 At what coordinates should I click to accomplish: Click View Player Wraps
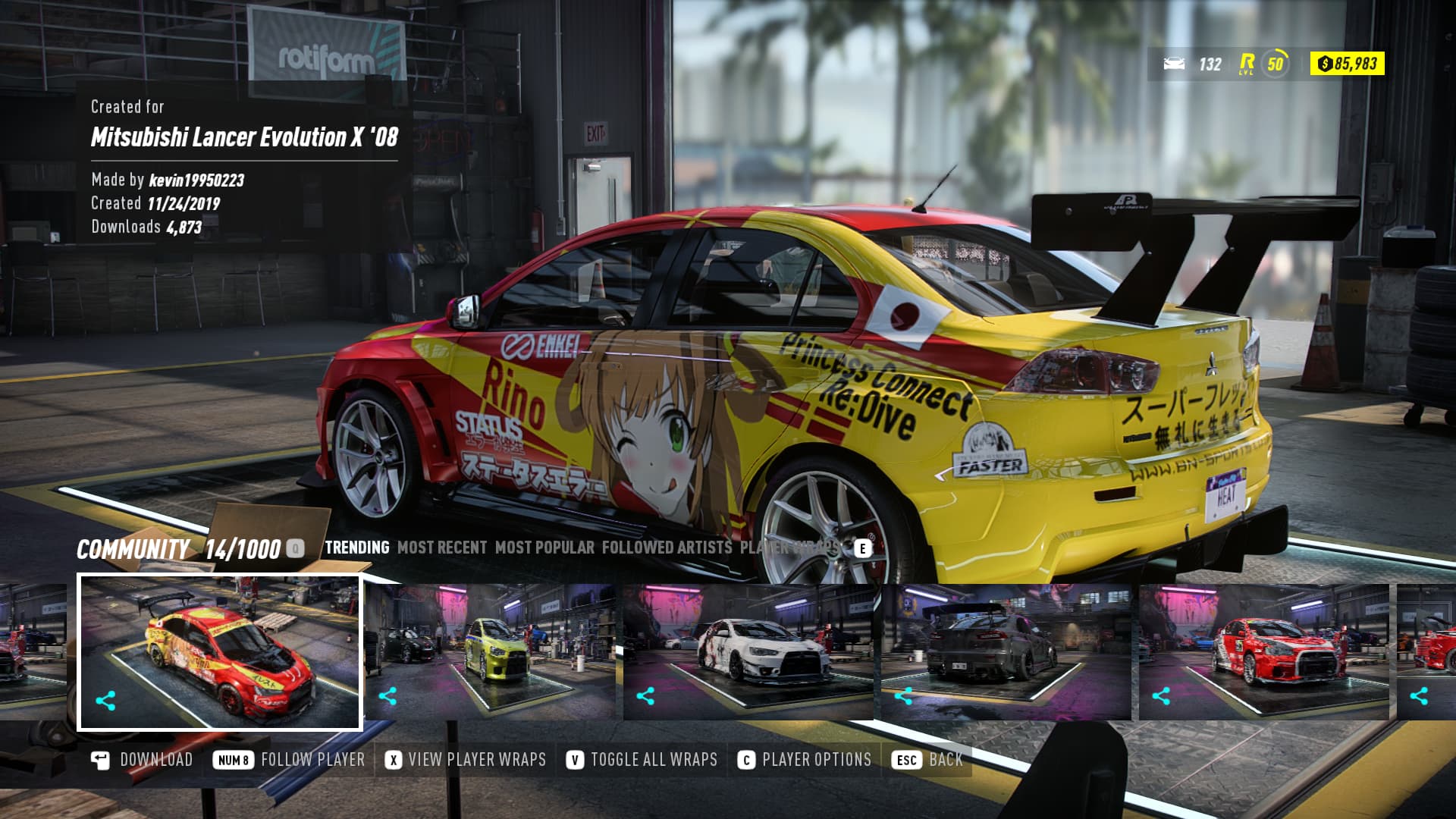[x=466, y=760]
